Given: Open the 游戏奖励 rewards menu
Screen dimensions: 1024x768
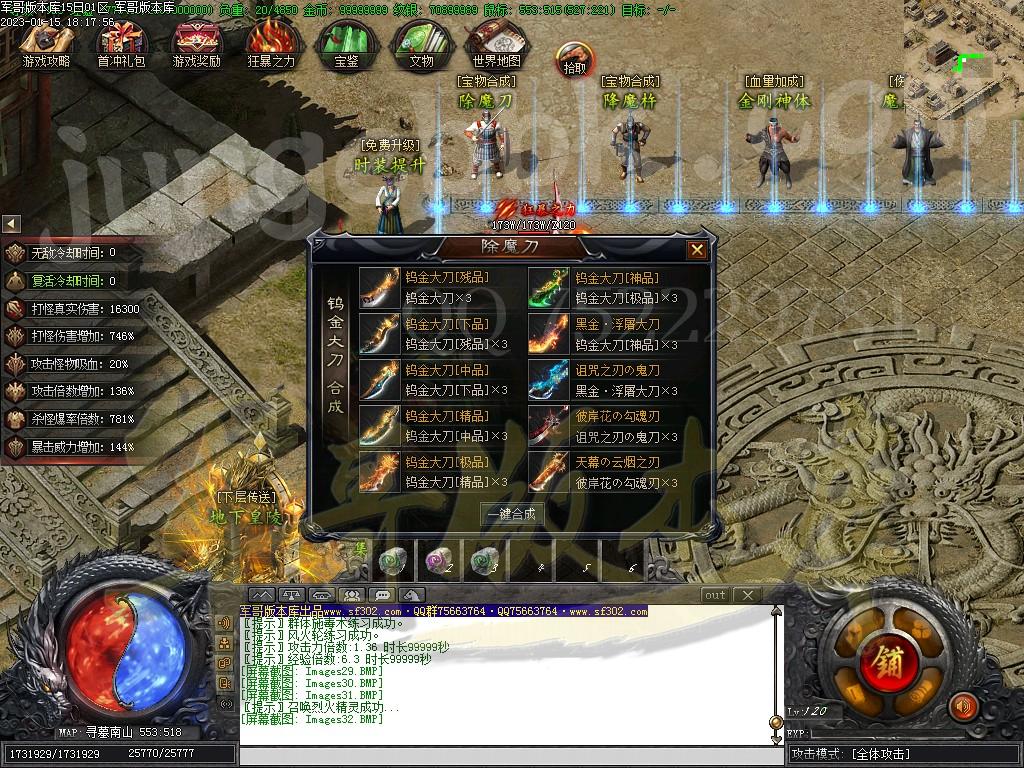Looking at the screenshot, I should coord(196,43).
